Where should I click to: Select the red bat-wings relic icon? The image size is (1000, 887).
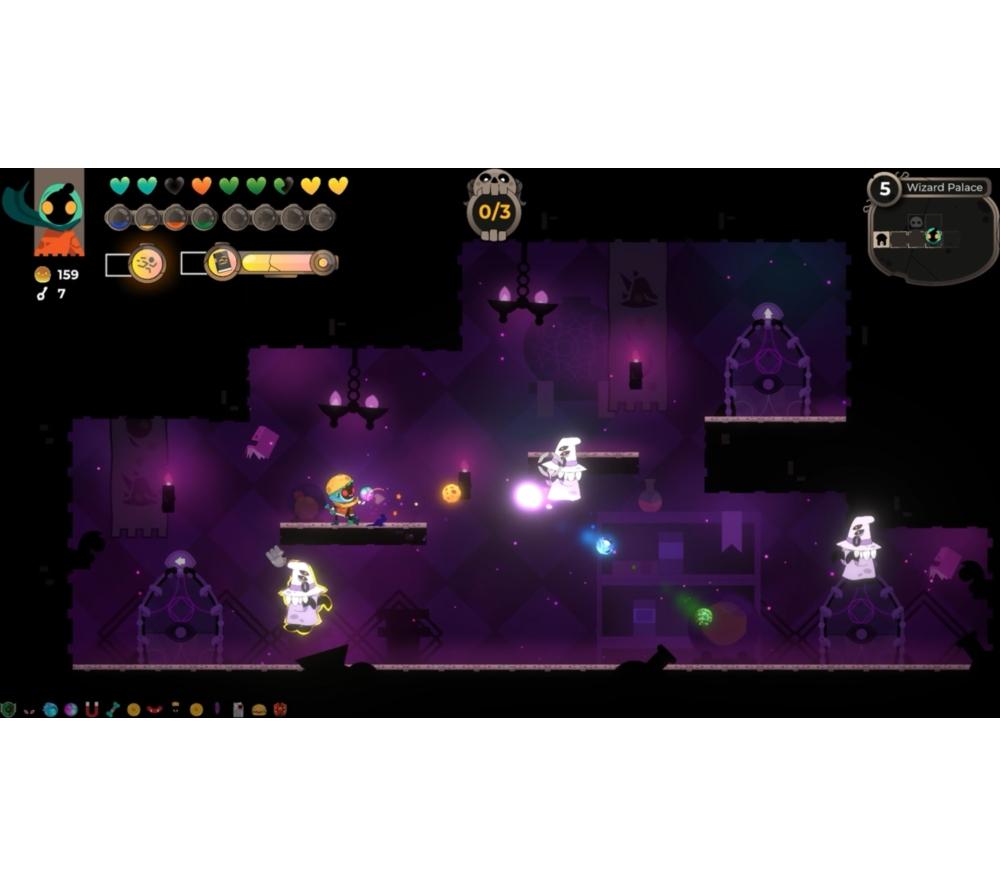click(x=154, y=709)
